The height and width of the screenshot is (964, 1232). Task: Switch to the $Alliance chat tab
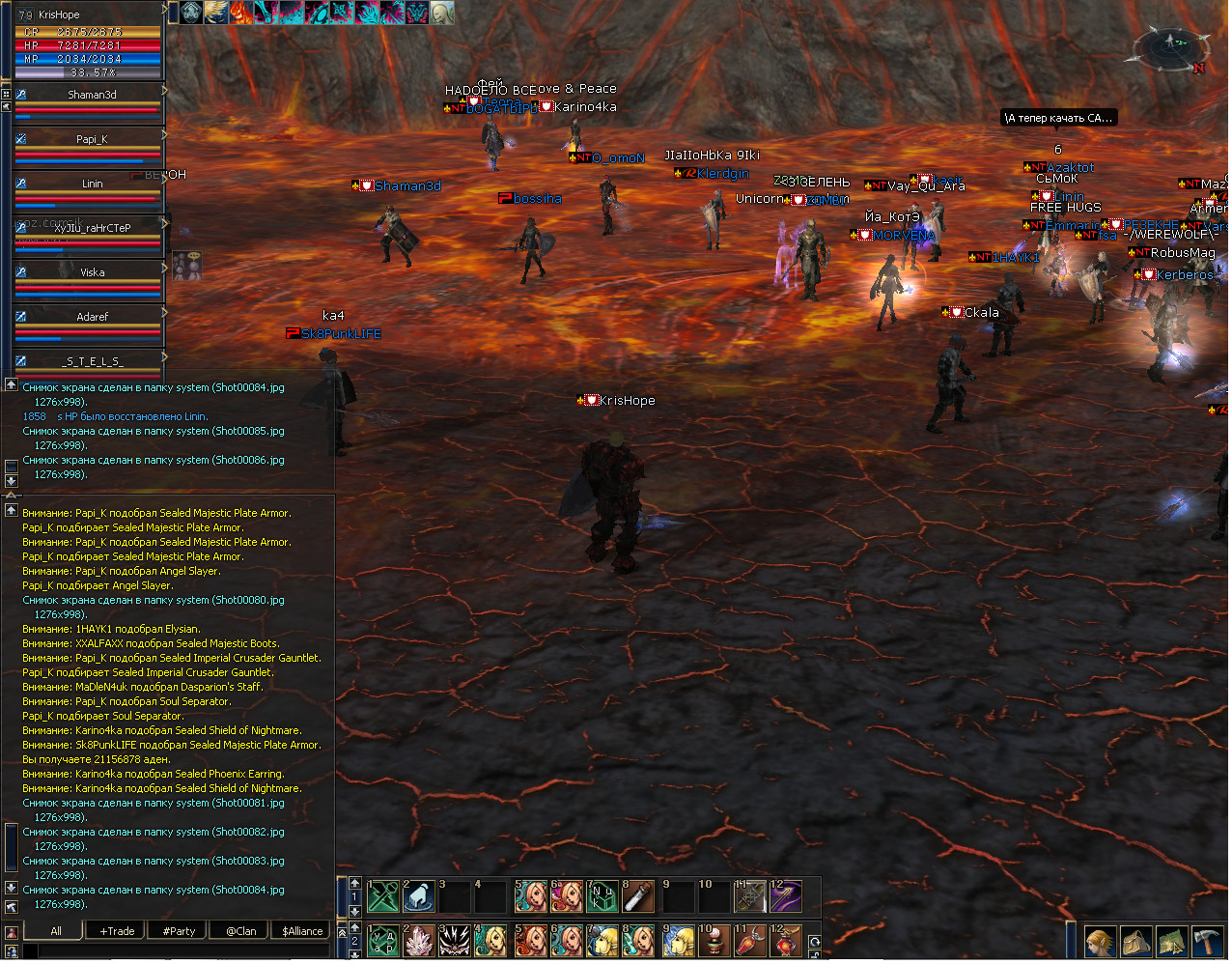(302, 931)
